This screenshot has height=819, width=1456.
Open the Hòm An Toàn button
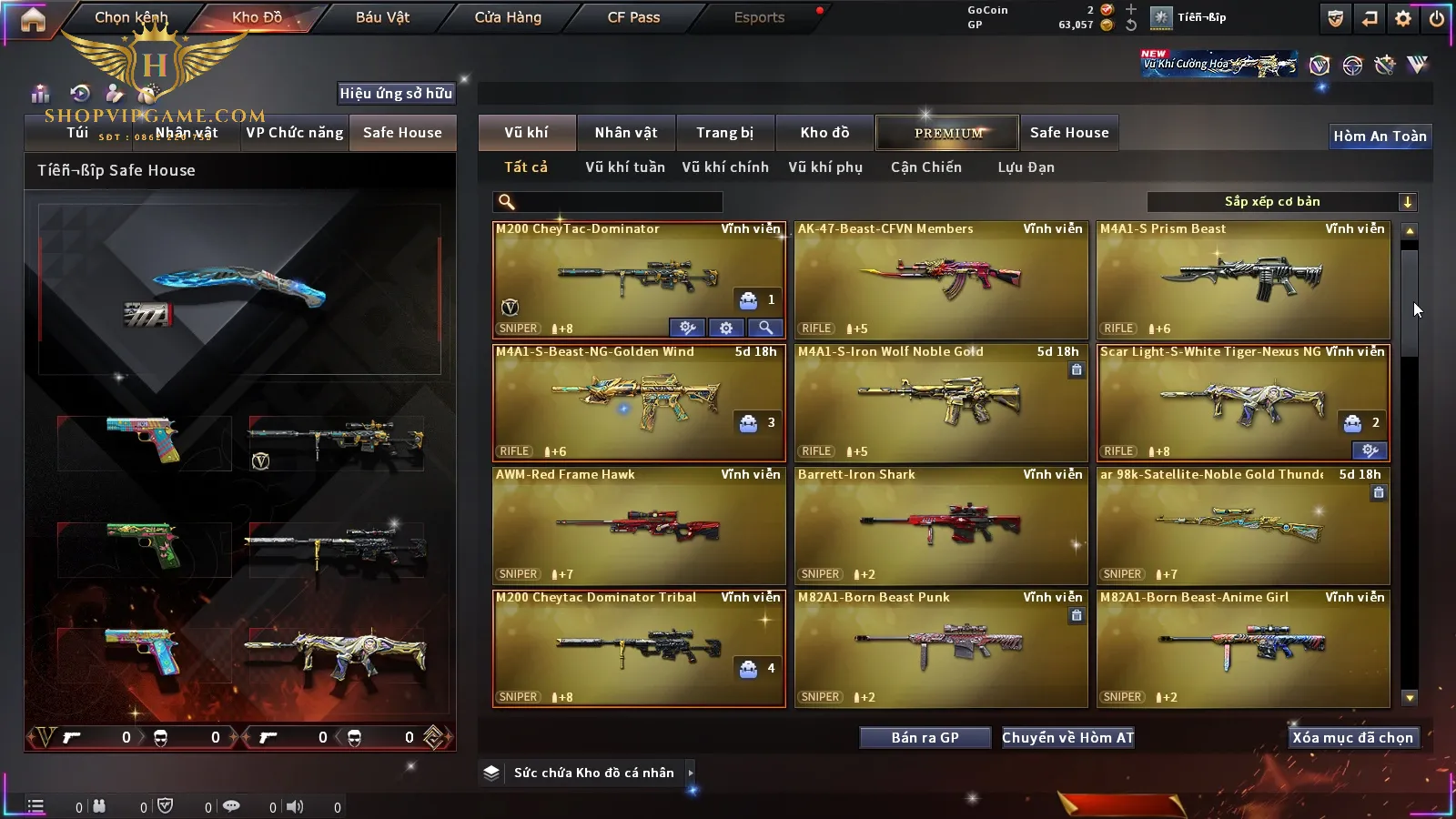tap(1380, 136)
